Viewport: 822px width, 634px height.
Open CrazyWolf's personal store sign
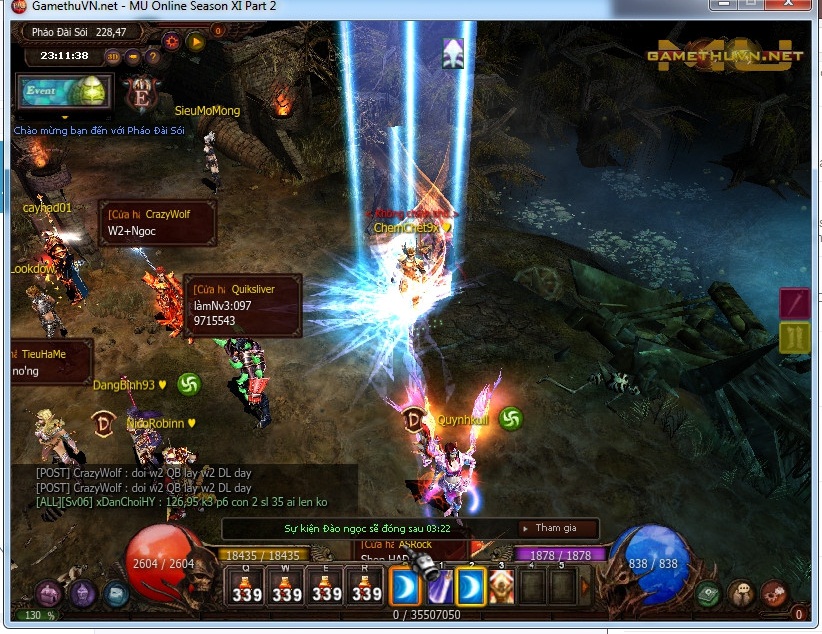(x=158, y=223)
